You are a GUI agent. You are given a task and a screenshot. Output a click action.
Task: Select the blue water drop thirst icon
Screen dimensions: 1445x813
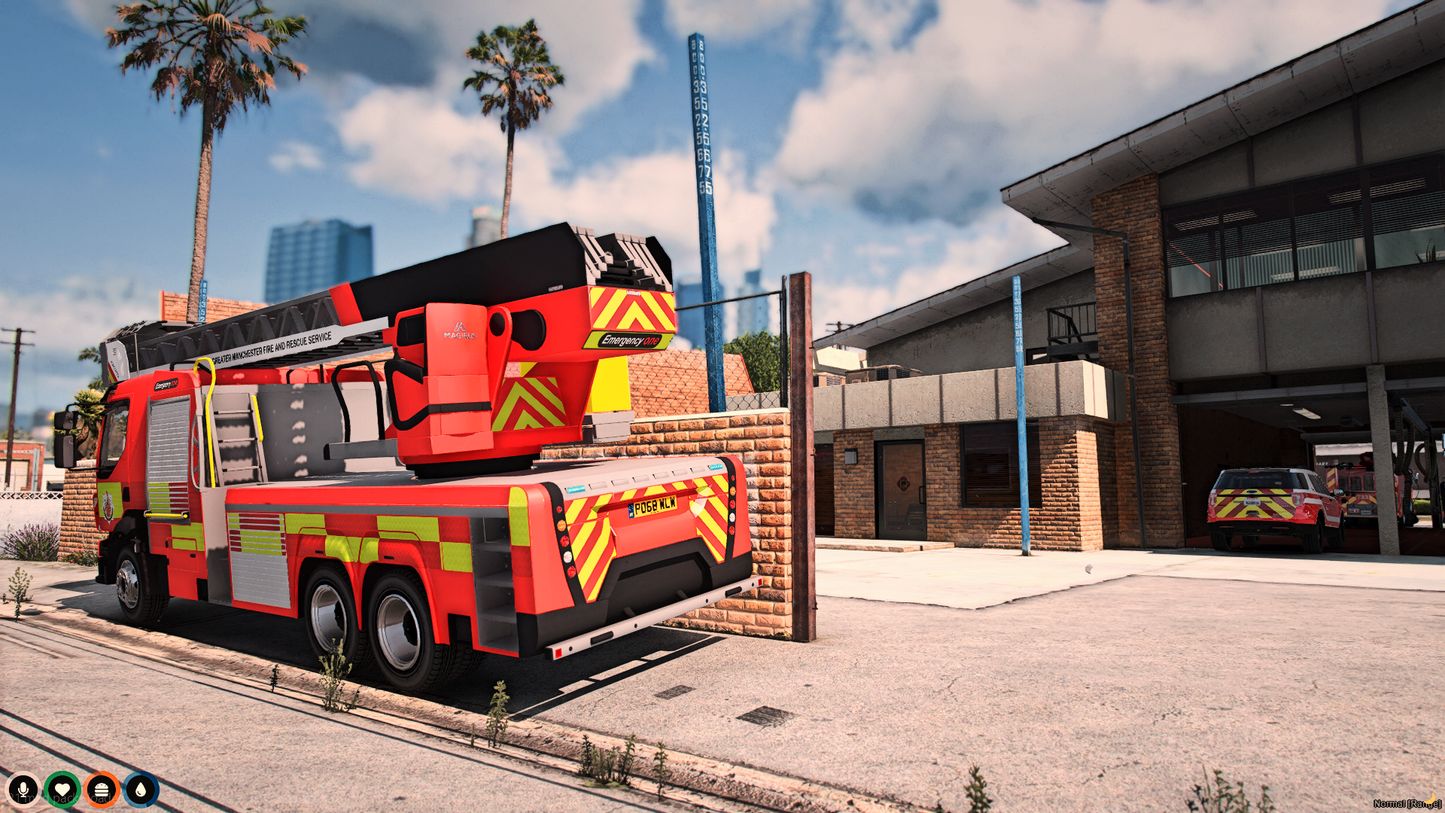[x=140, y=791]
